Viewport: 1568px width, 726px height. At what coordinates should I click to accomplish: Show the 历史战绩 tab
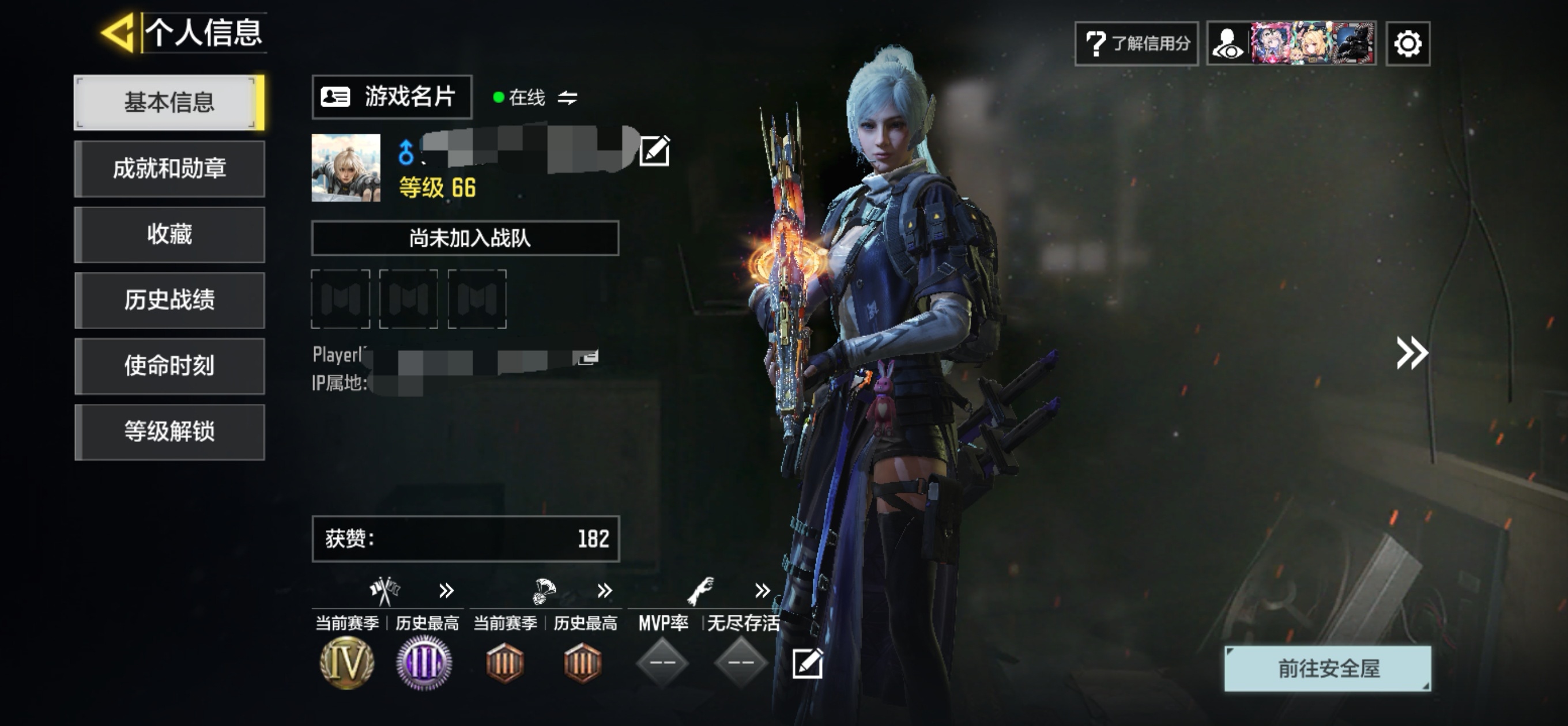click(x=169, y=300)
